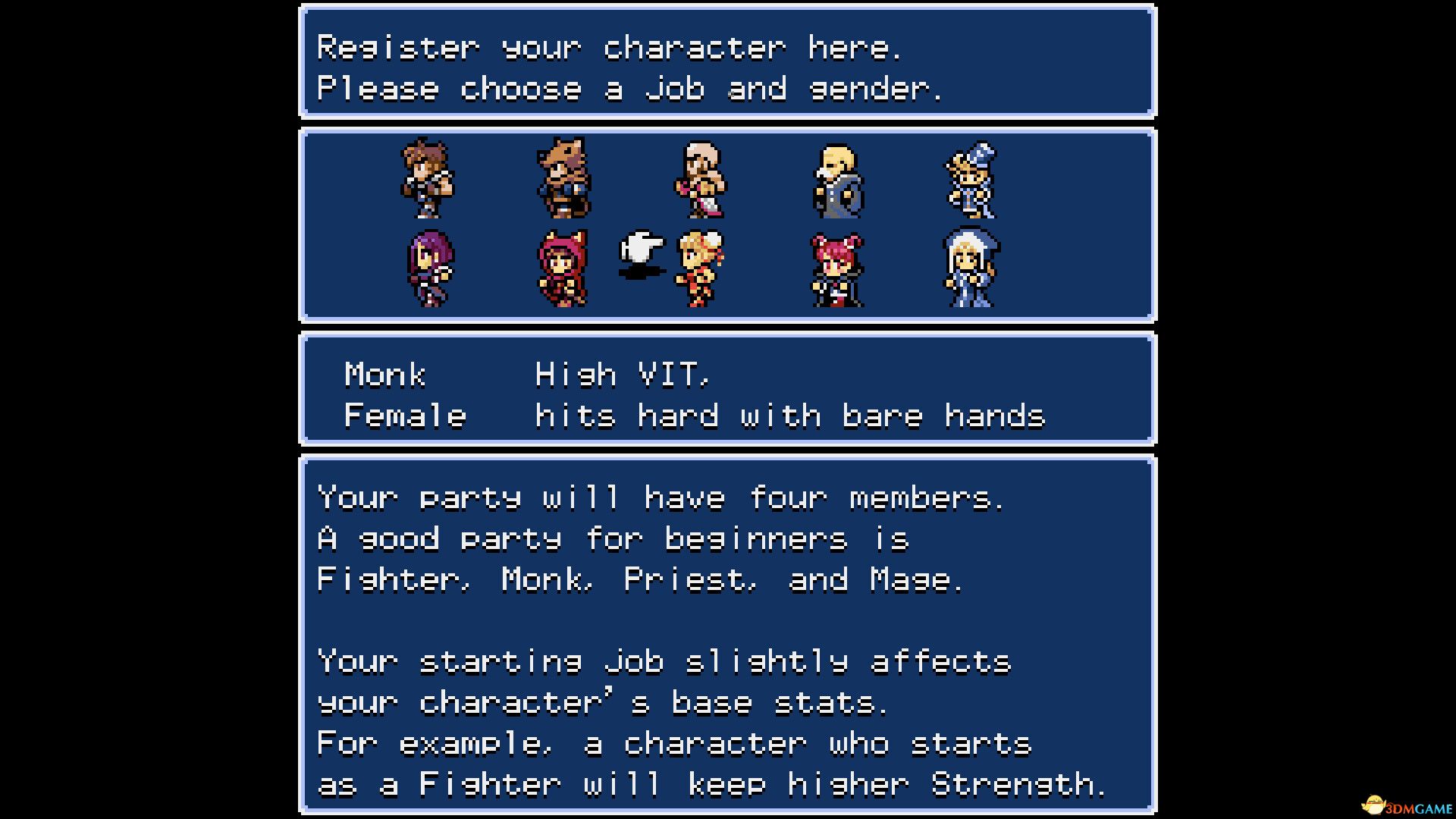
Task: Select the red-hooded female Thief sprite
Action: tap(564, 269)
